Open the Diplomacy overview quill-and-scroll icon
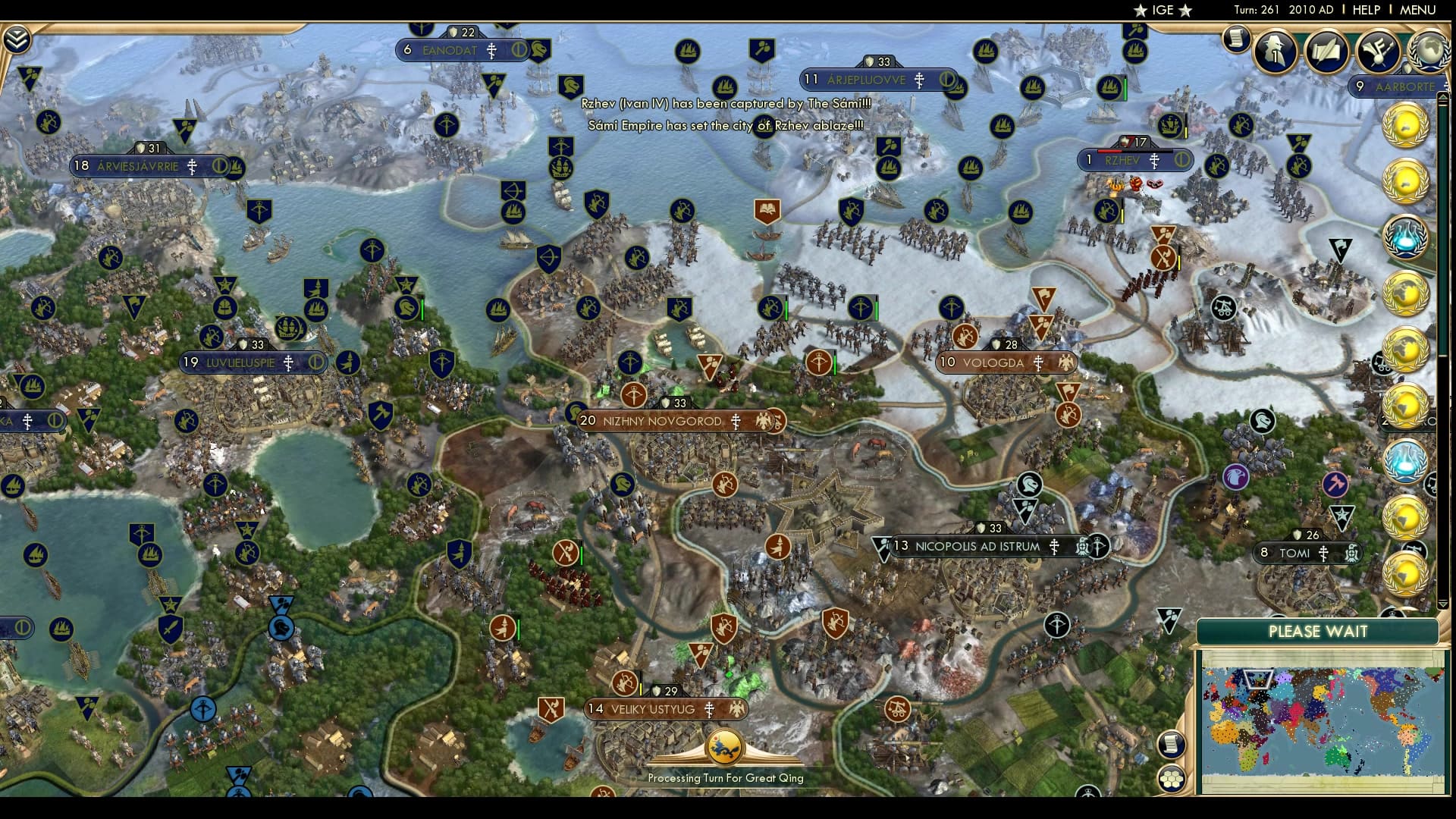The width and height of the screenshot is (1456, 819). 1327,52
